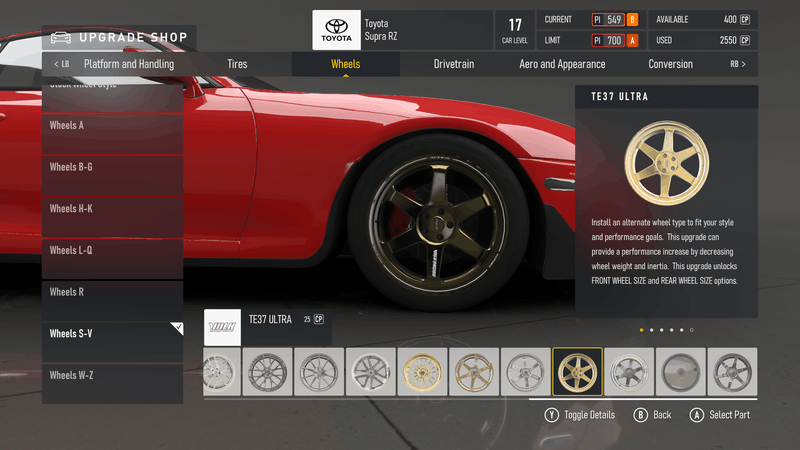Open the Wheels W-Z category
This screenshot has height=450, width=800.
pos(112,375)
